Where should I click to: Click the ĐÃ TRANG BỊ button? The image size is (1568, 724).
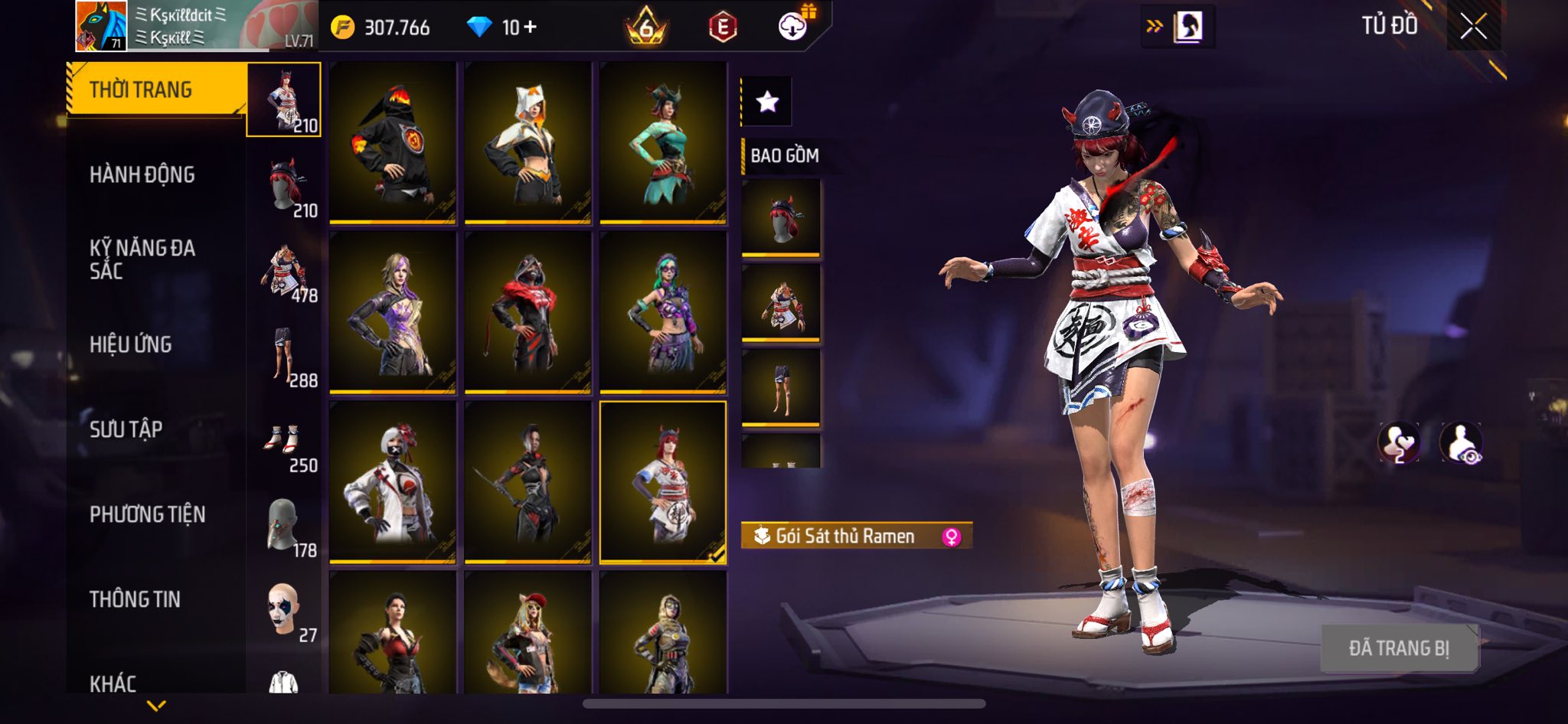[1399, 648]
